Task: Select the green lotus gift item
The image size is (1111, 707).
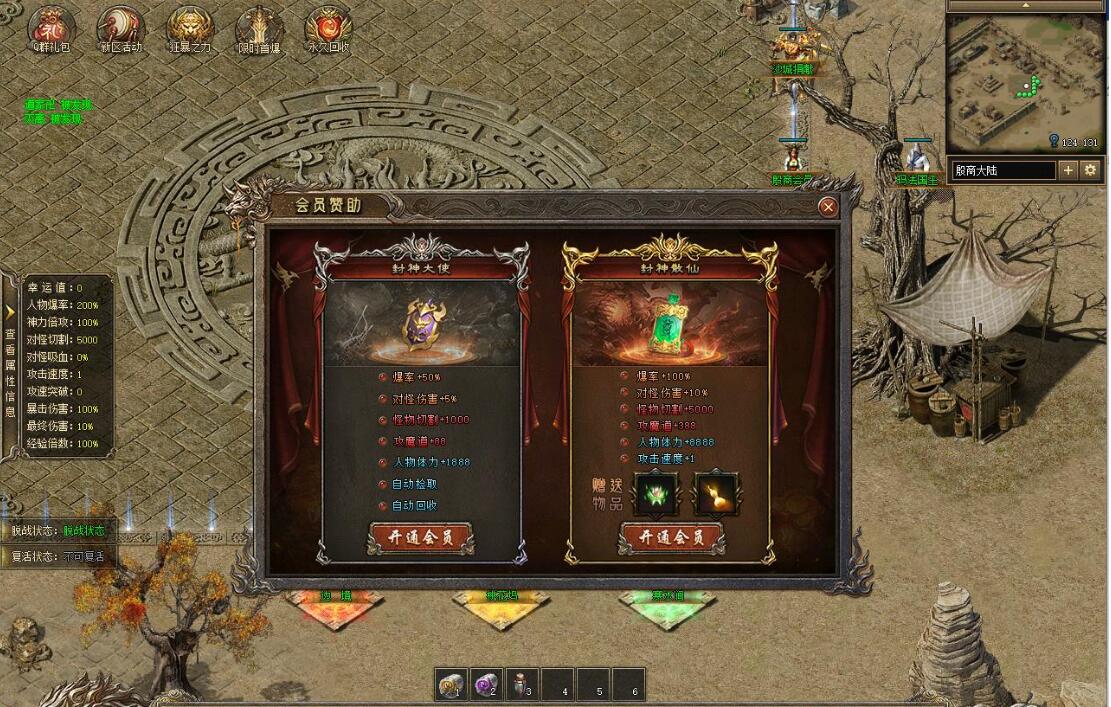Action: (x=656, y=494)
